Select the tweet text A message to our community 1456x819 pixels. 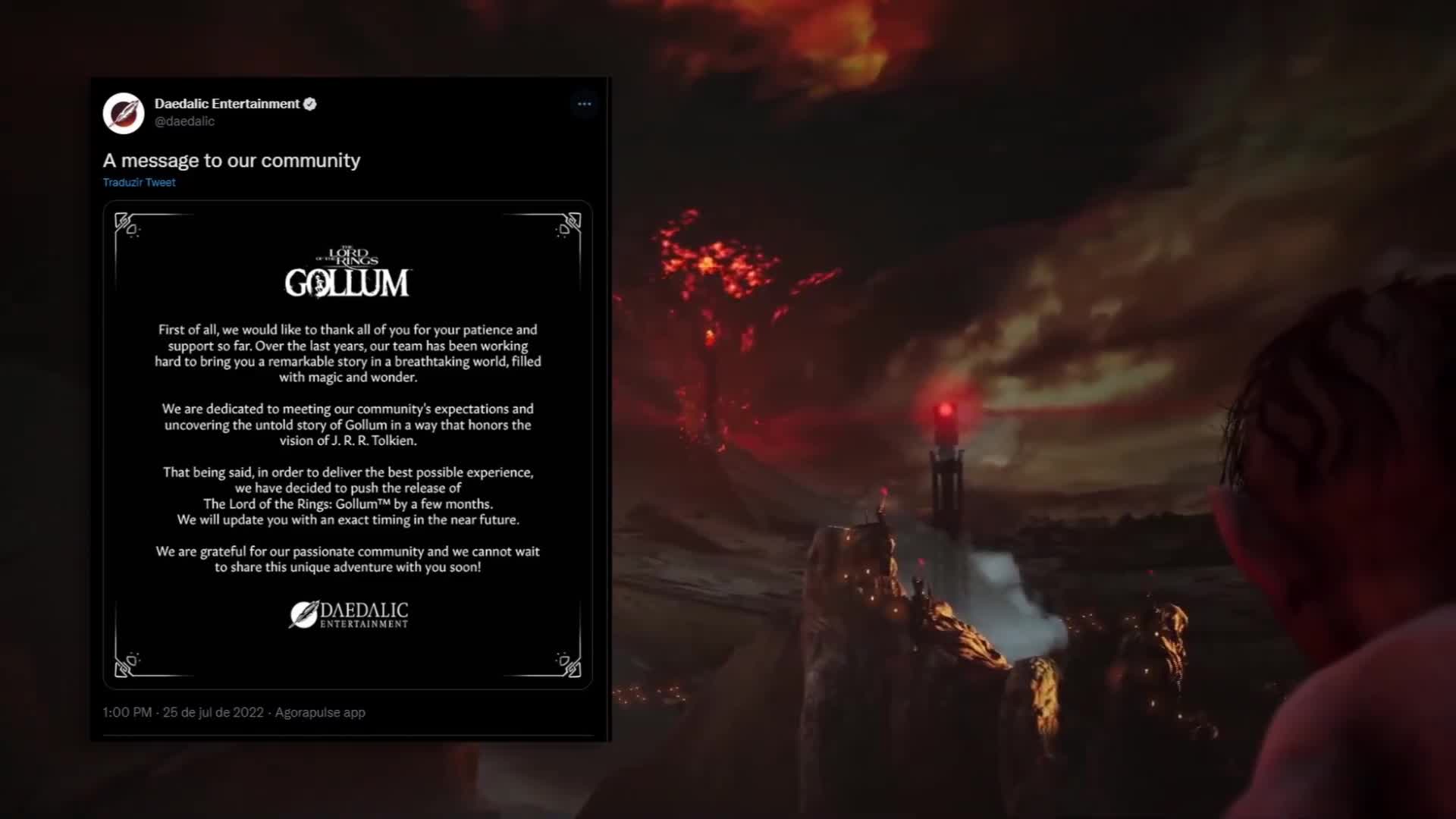coord(231,160)
